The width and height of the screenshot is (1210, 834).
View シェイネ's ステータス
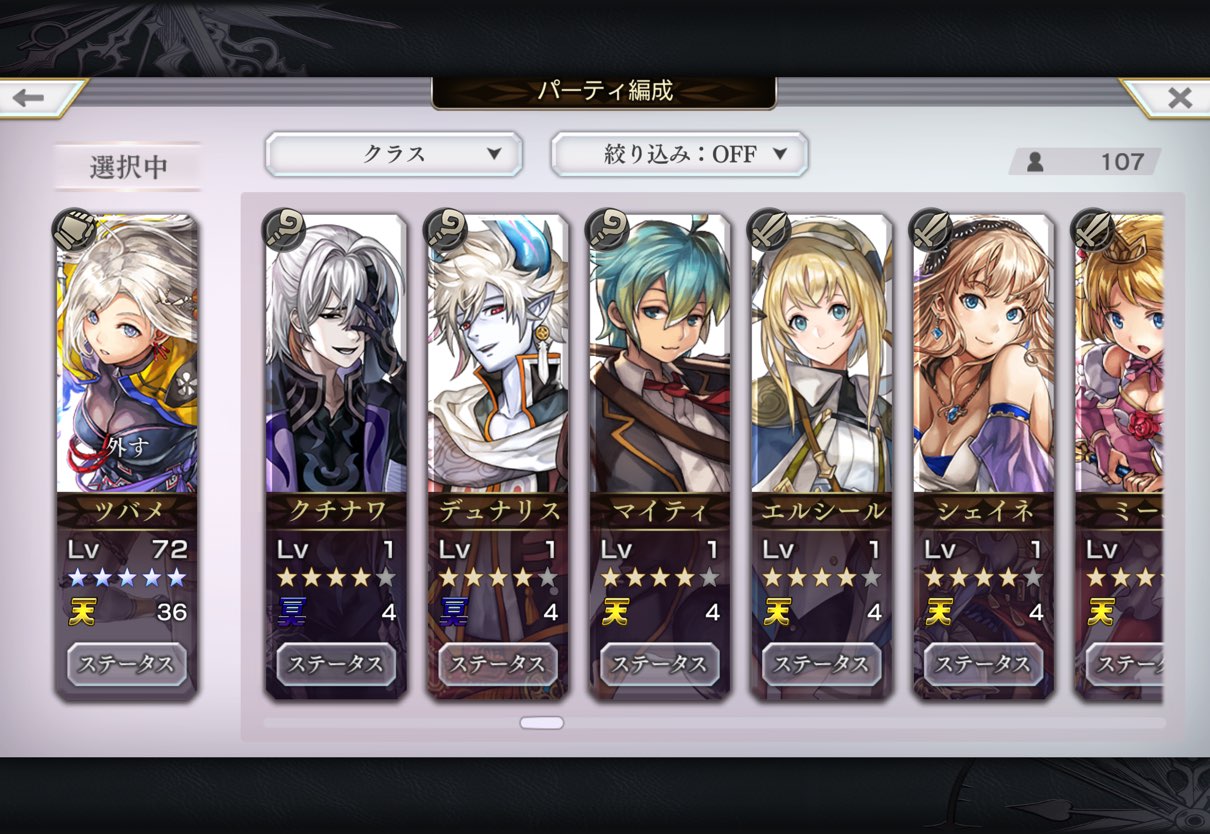coord(984,664)
